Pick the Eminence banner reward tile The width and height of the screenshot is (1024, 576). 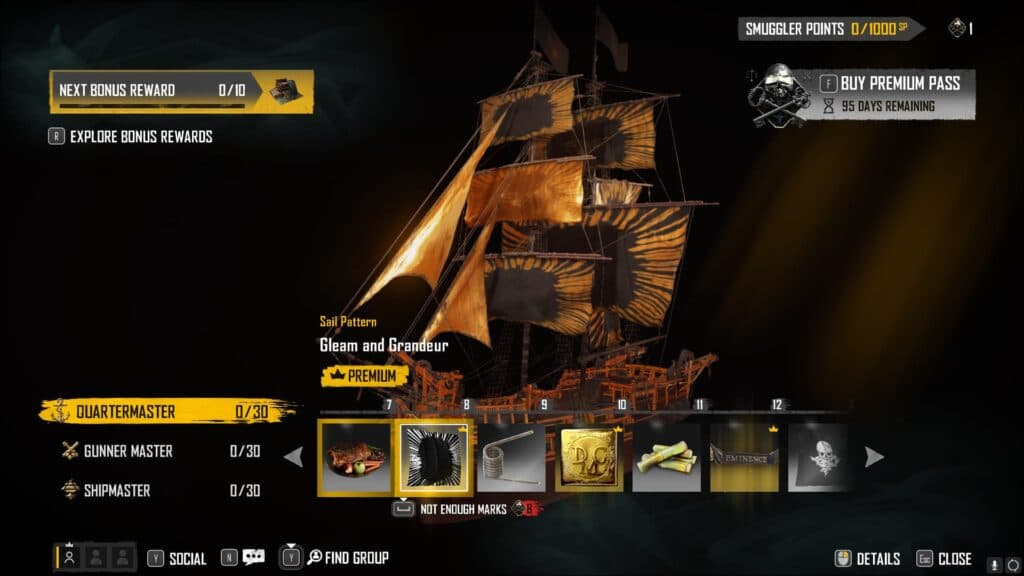tap(744, 457)
